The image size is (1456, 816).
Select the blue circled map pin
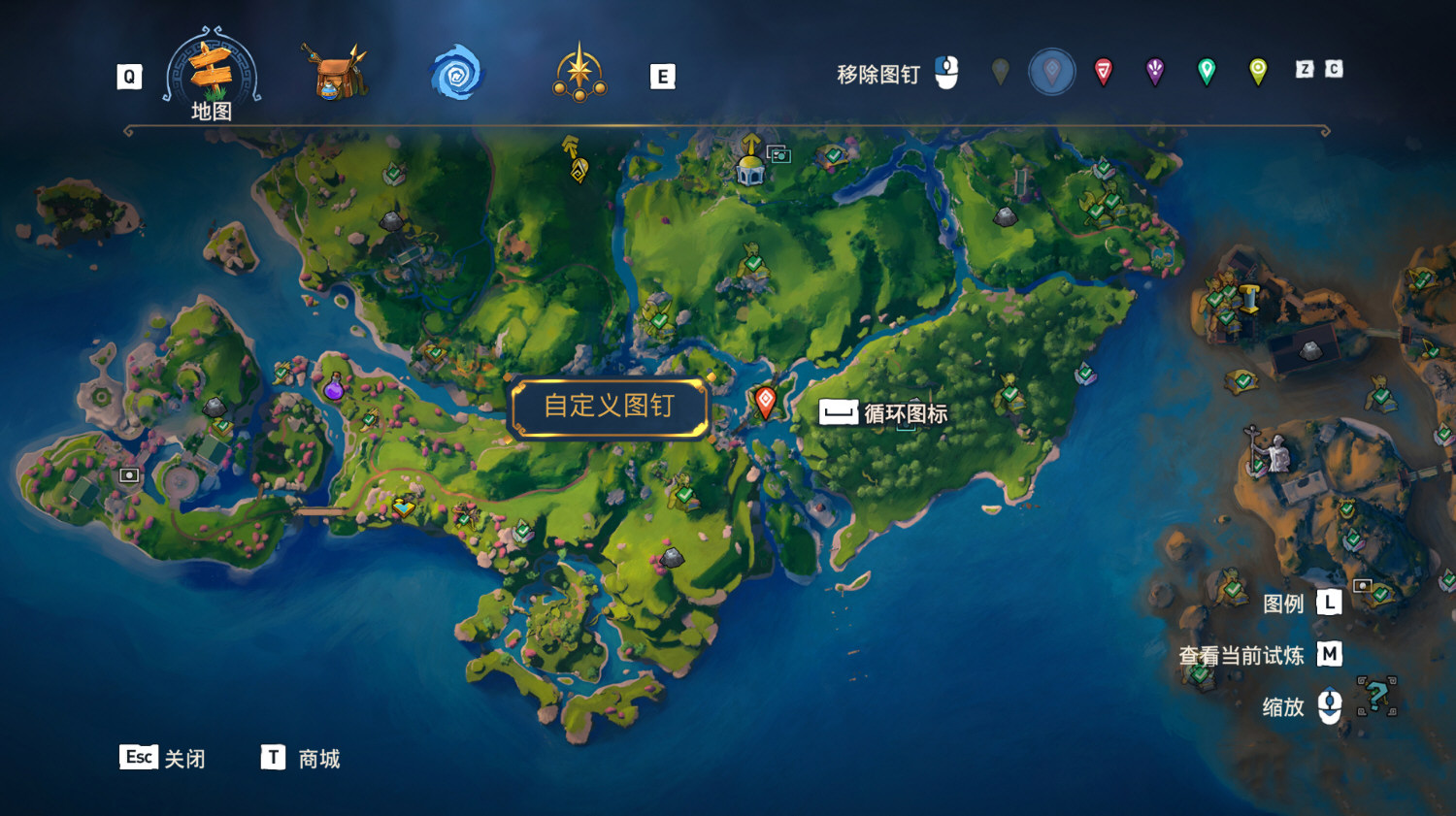pyautogui.click(x=1051, y=71)
